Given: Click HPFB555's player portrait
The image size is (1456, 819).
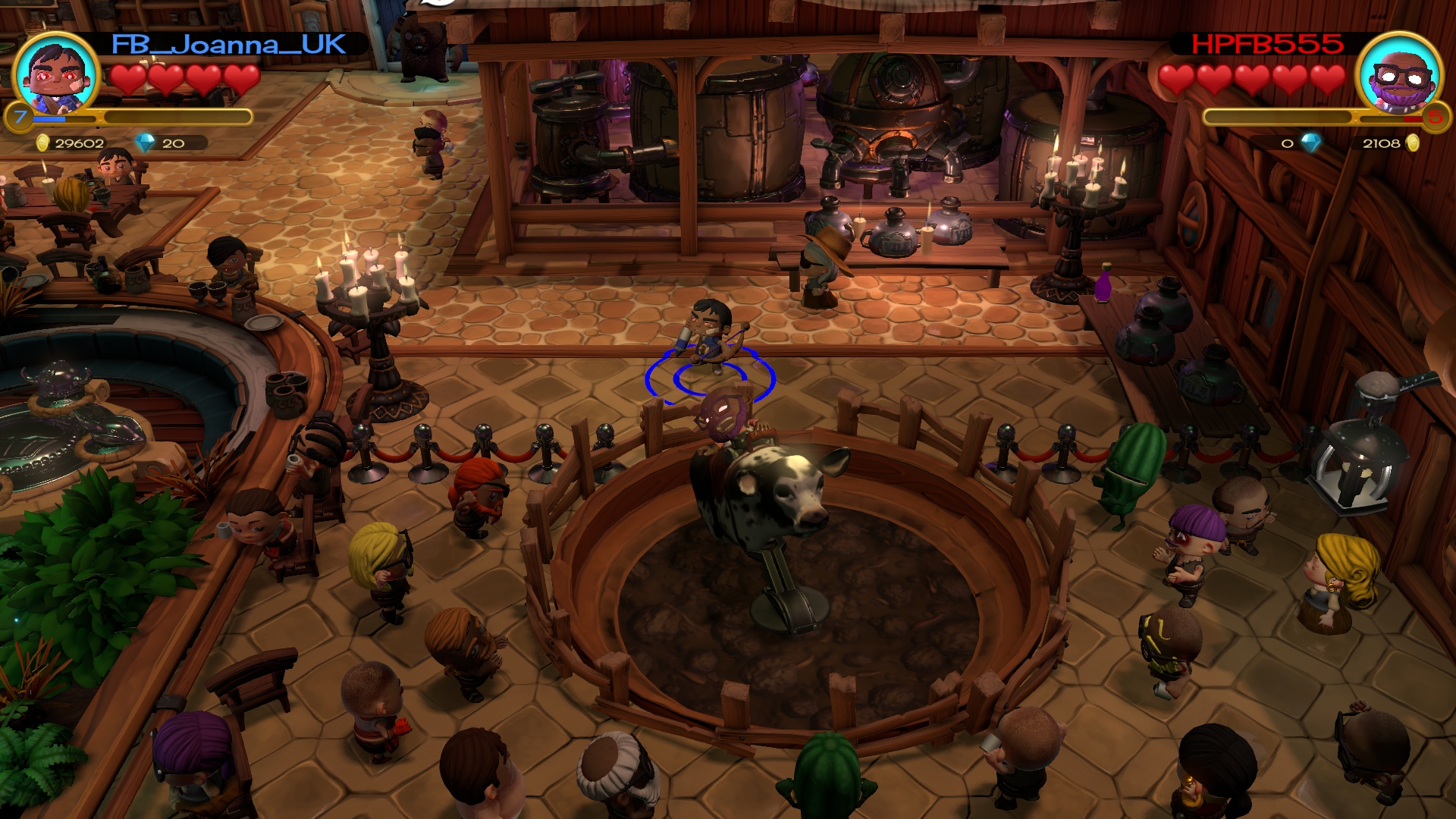Looking at the screenshot, I should point(1399,74).
